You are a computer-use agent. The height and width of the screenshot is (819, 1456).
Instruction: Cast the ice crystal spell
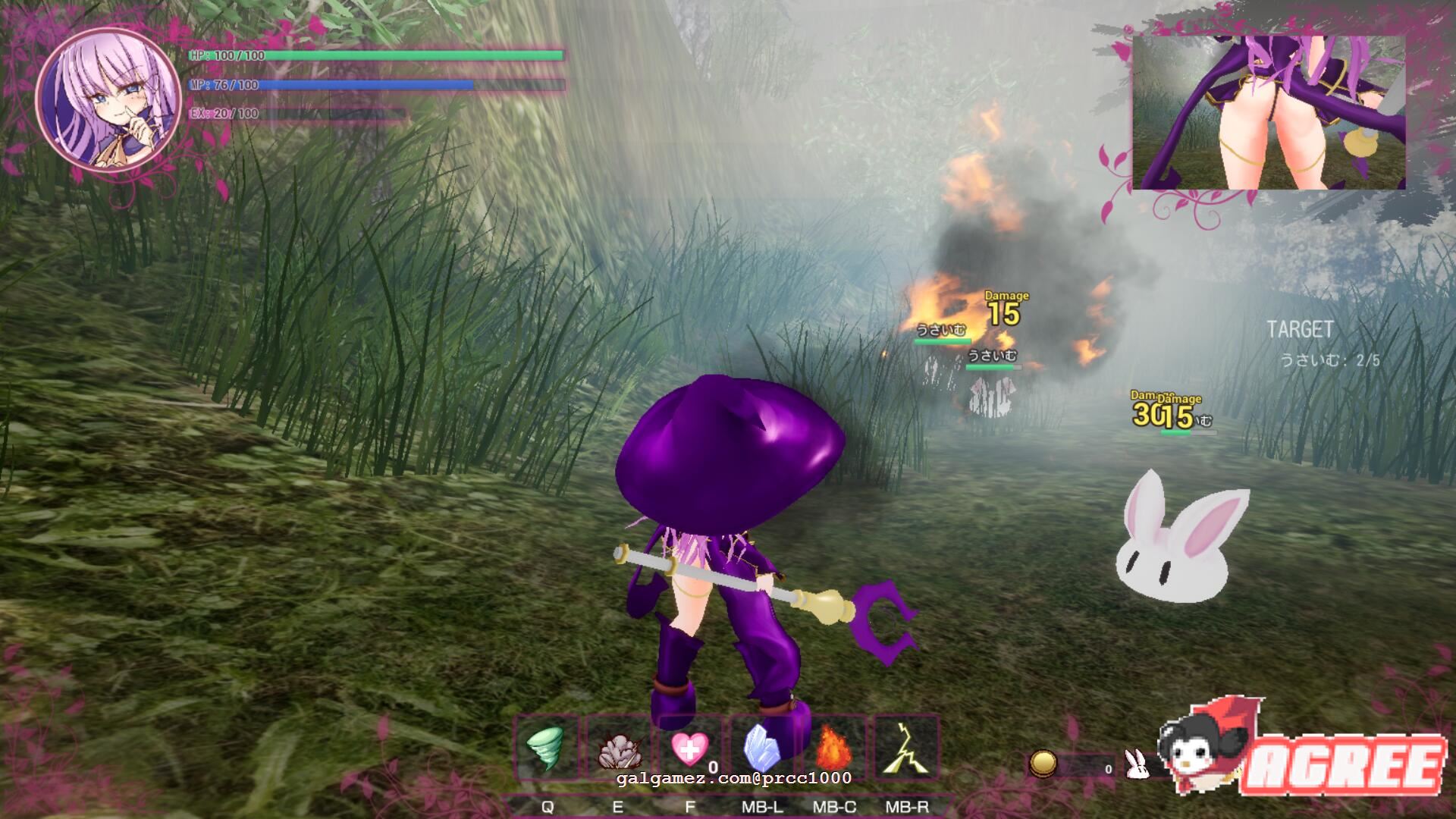763,748
